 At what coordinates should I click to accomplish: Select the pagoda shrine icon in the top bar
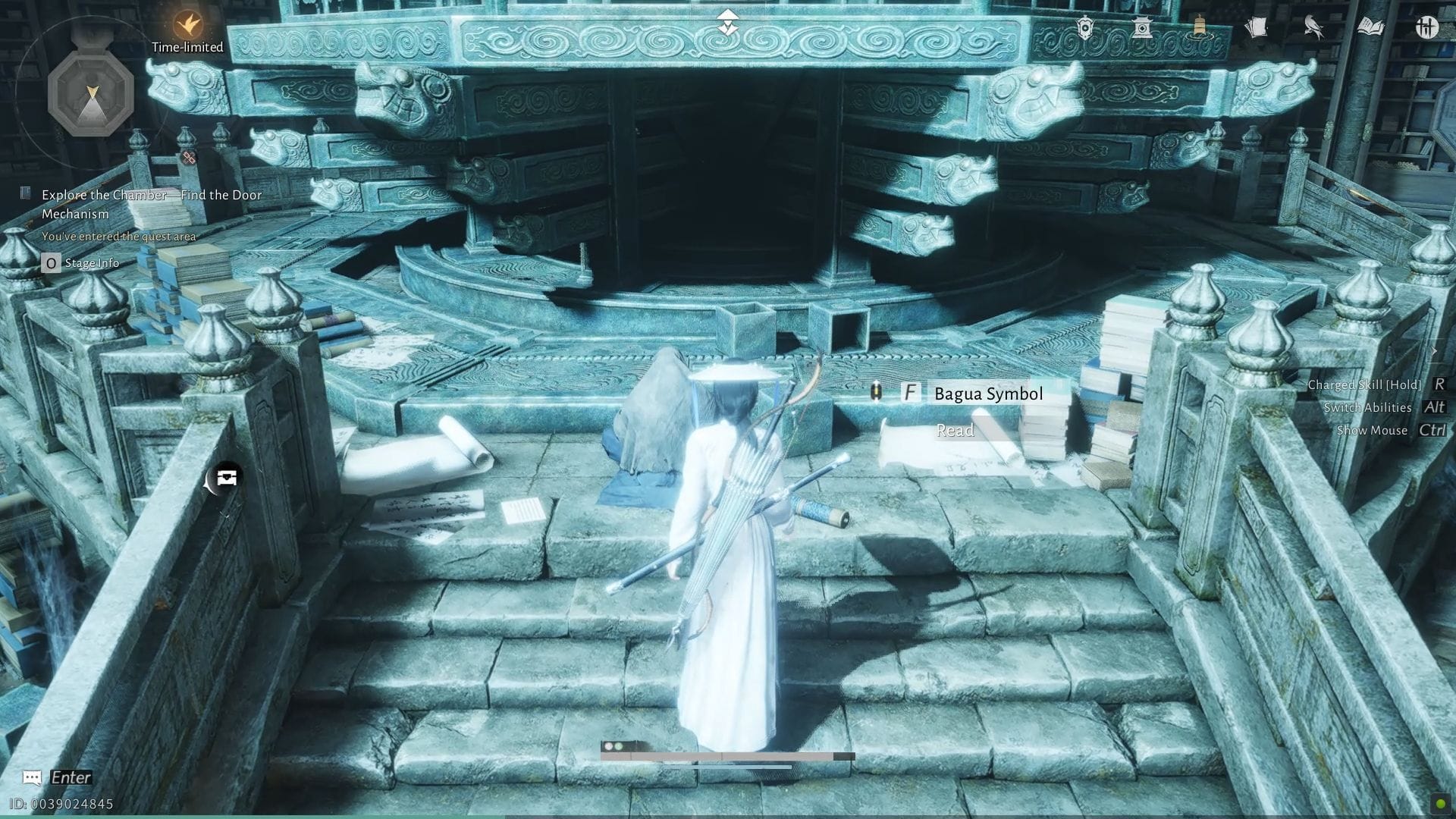tap(1142, 27)
